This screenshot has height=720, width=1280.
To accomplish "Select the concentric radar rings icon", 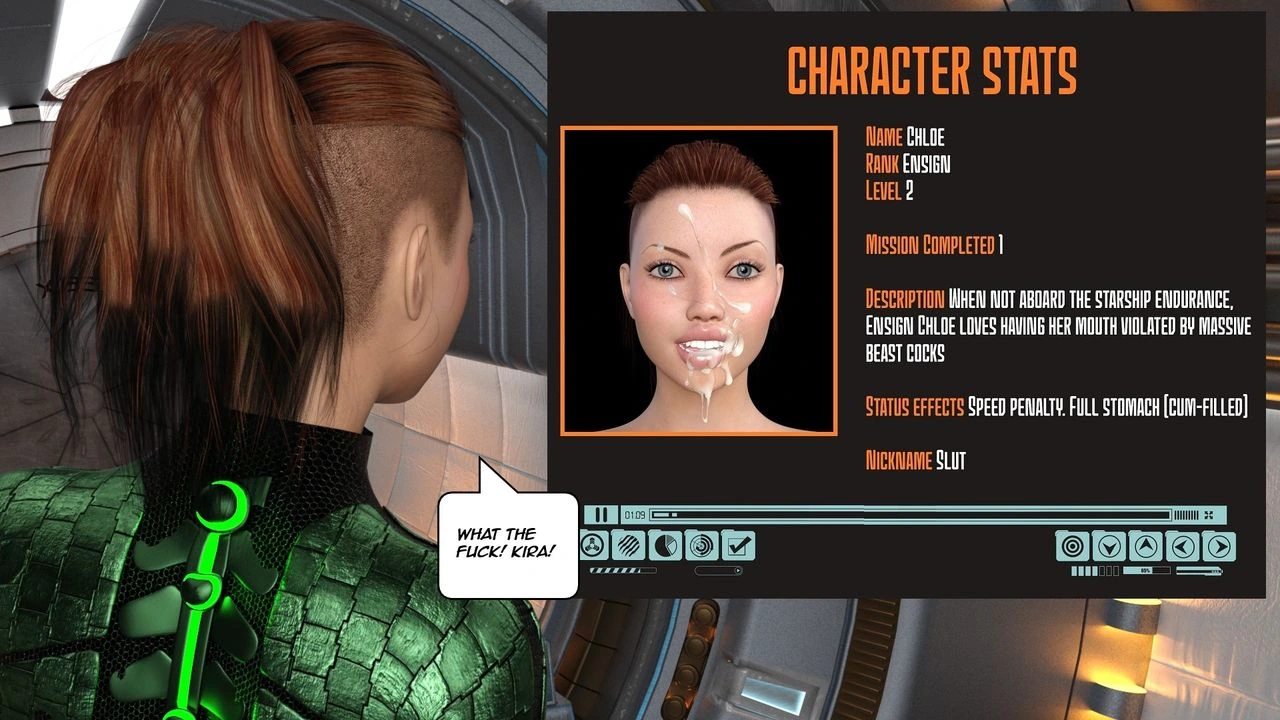I will pyautogui.click(x=702, y=546).
